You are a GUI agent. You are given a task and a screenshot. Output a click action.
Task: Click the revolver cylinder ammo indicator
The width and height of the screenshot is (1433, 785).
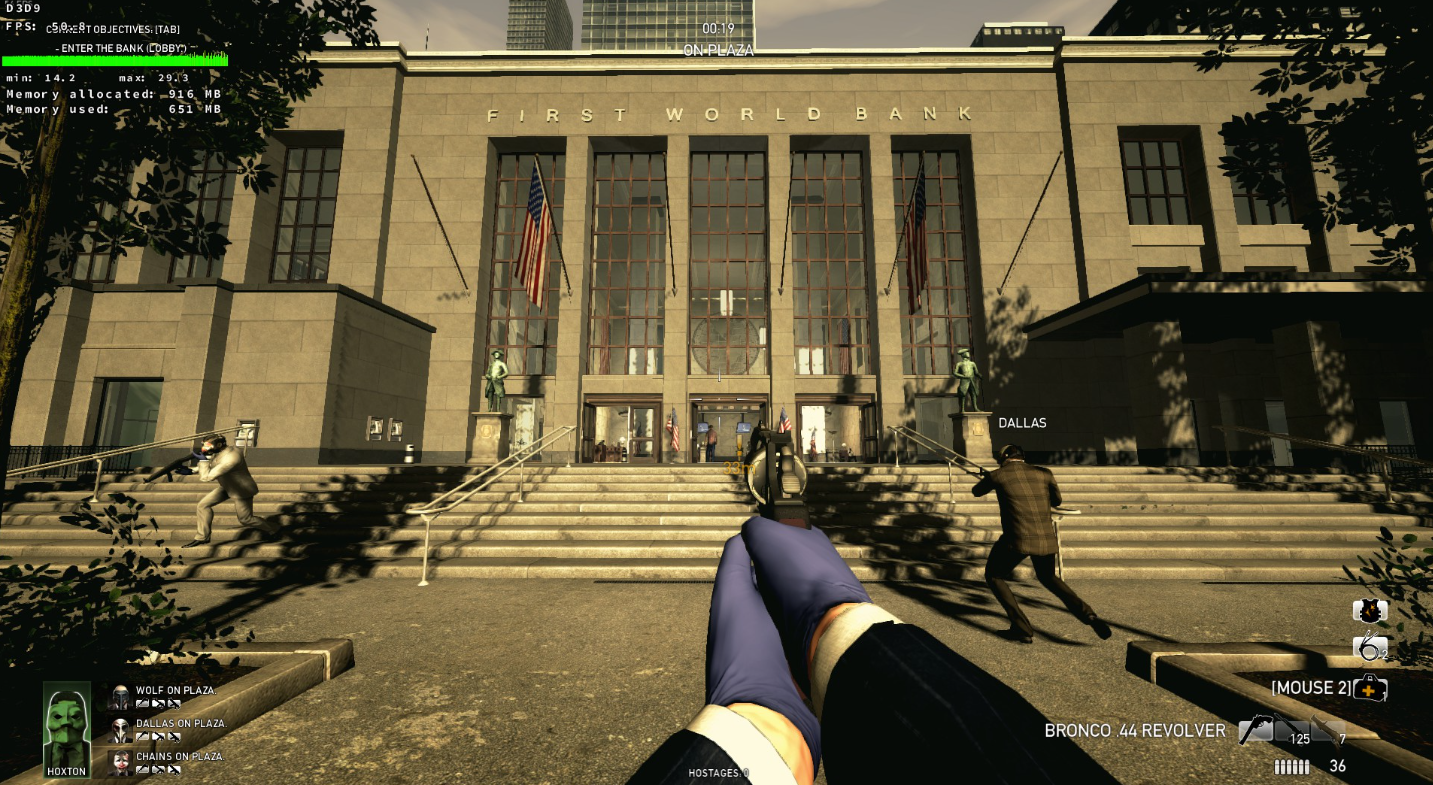[1292, 767]
